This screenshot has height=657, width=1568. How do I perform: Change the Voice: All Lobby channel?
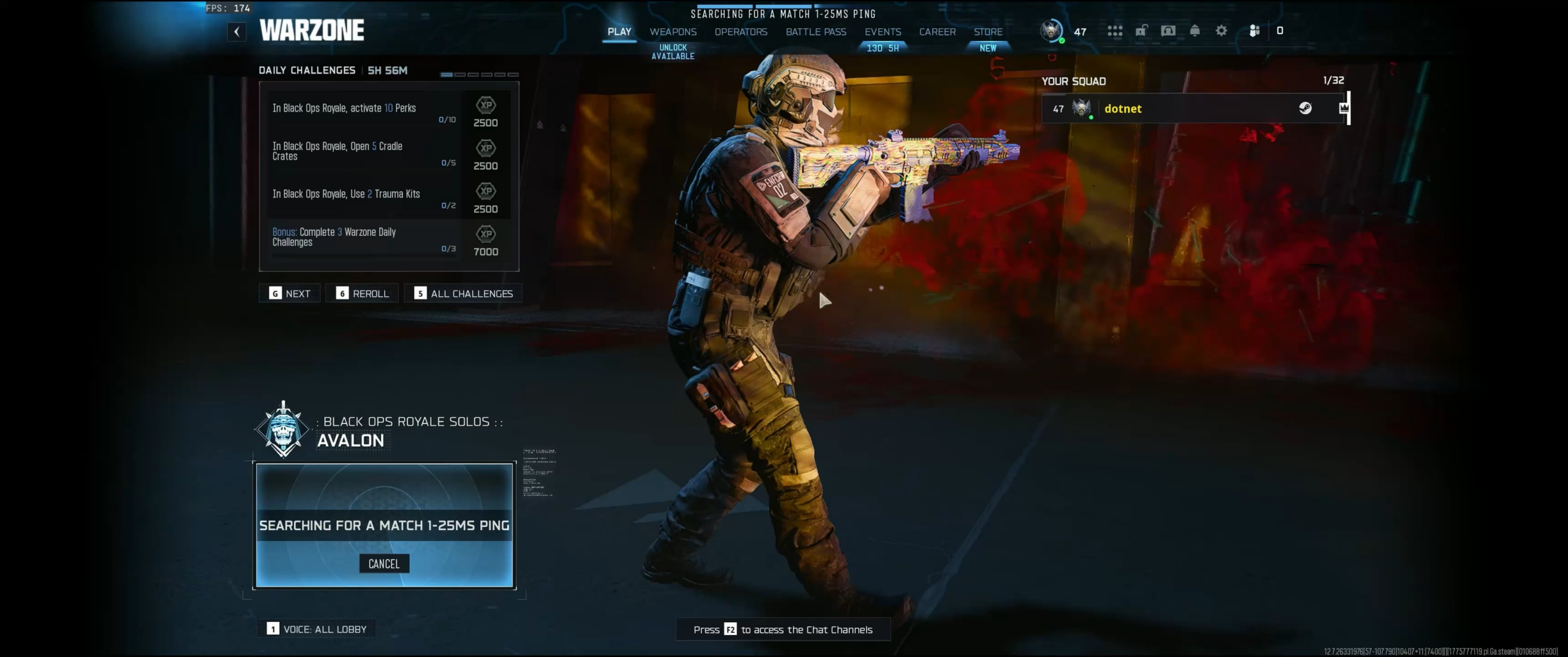317,629
